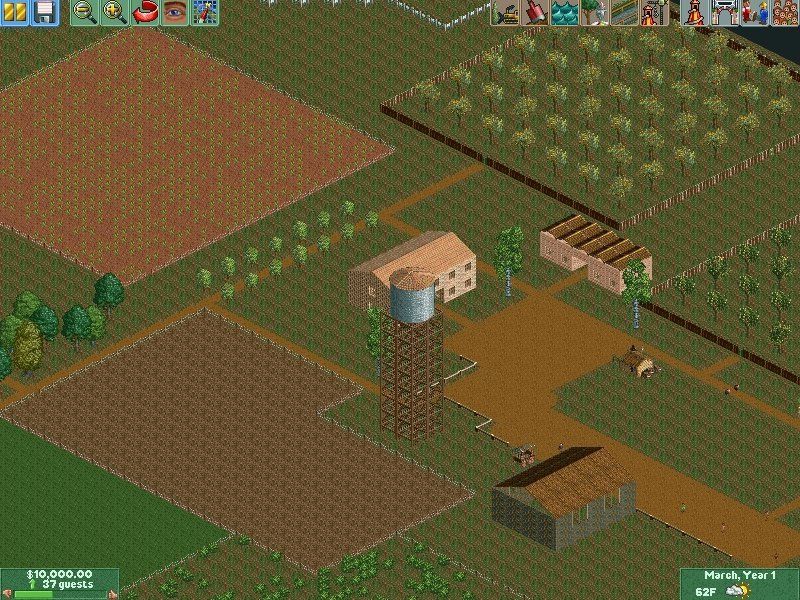Screen dimensions: 800x600
Task: Open the eye view options menu
Action: point(175,13)
